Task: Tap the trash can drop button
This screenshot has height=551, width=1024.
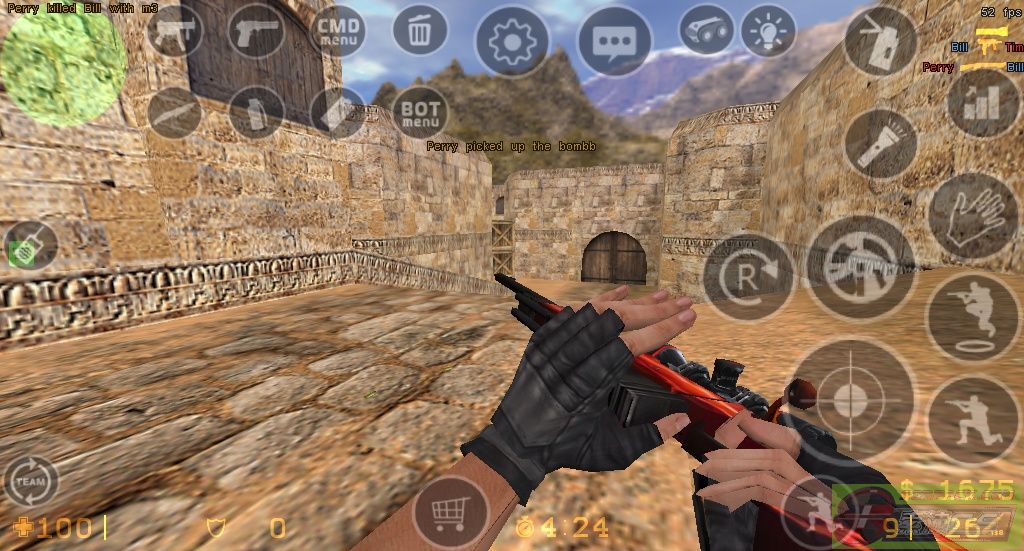Action: point(420,30)
